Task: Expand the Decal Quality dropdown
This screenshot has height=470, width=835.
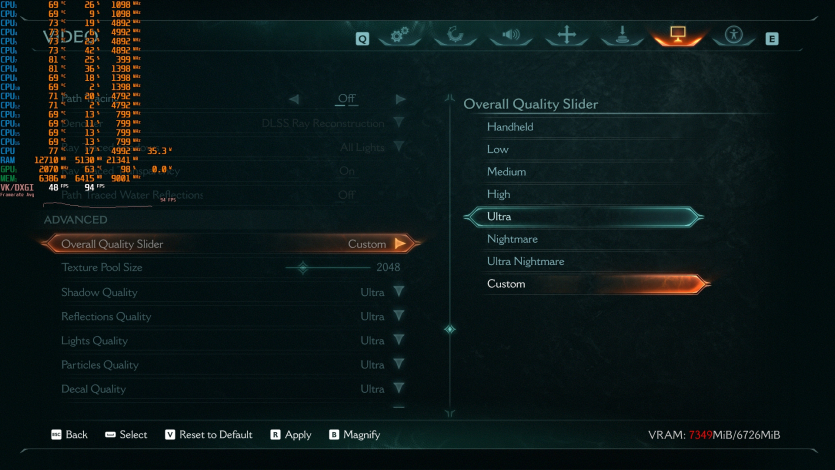Action: point(398,389)
